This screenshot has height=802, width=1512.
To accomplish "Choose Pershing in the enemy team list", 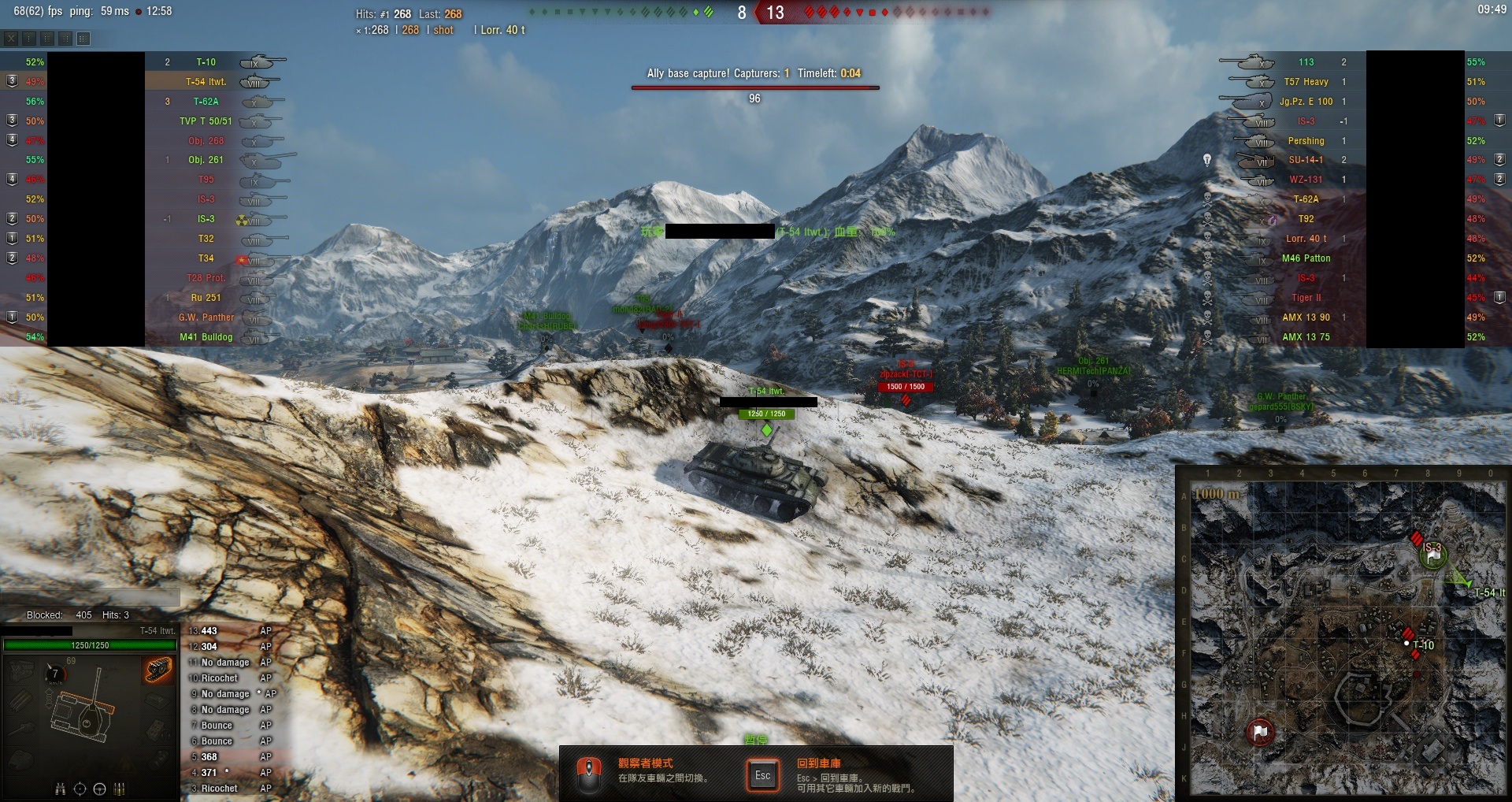I will 1306,141.
